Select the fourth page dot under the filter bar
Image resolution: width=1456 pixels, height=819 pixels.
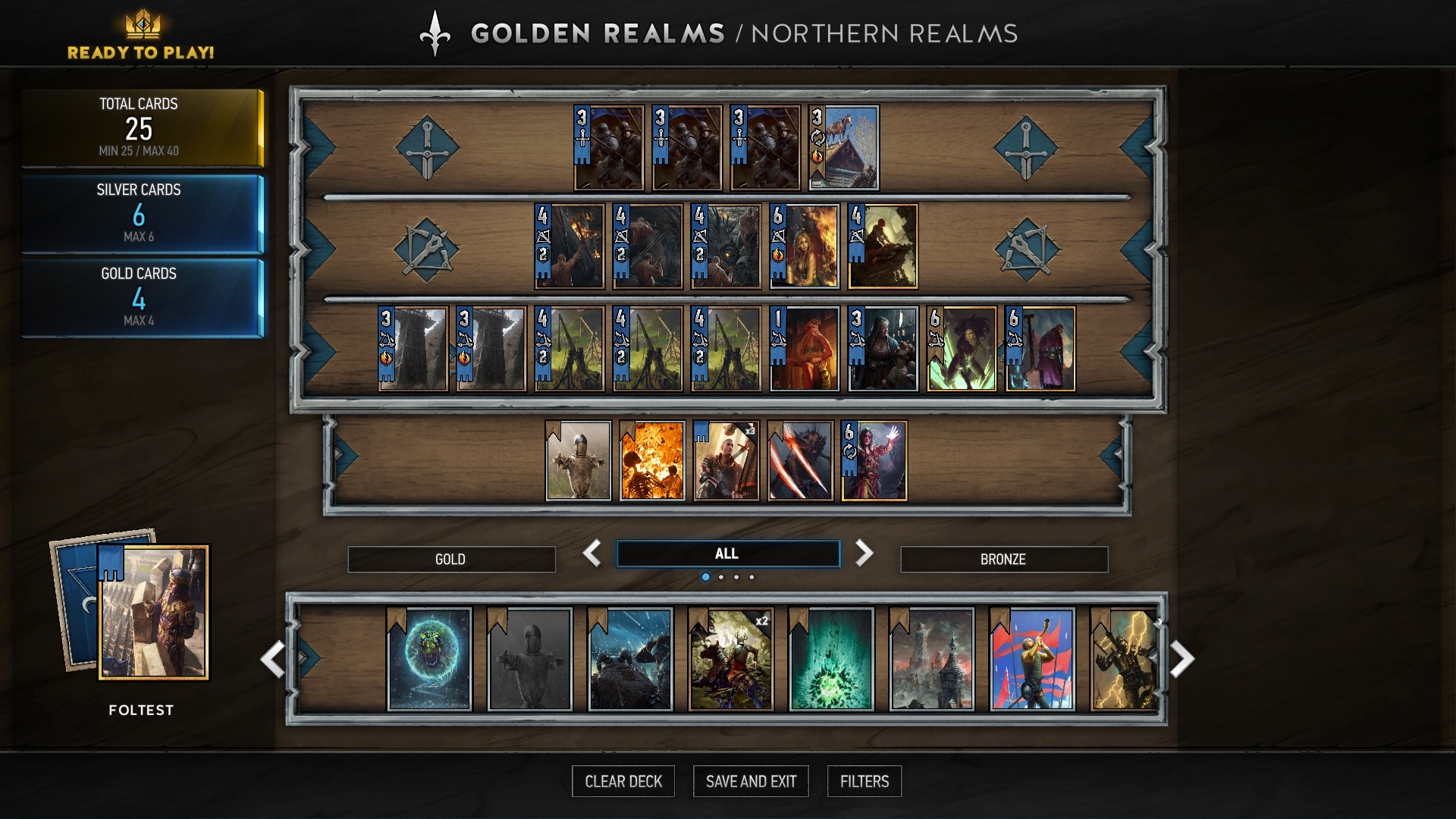point(752,577)
